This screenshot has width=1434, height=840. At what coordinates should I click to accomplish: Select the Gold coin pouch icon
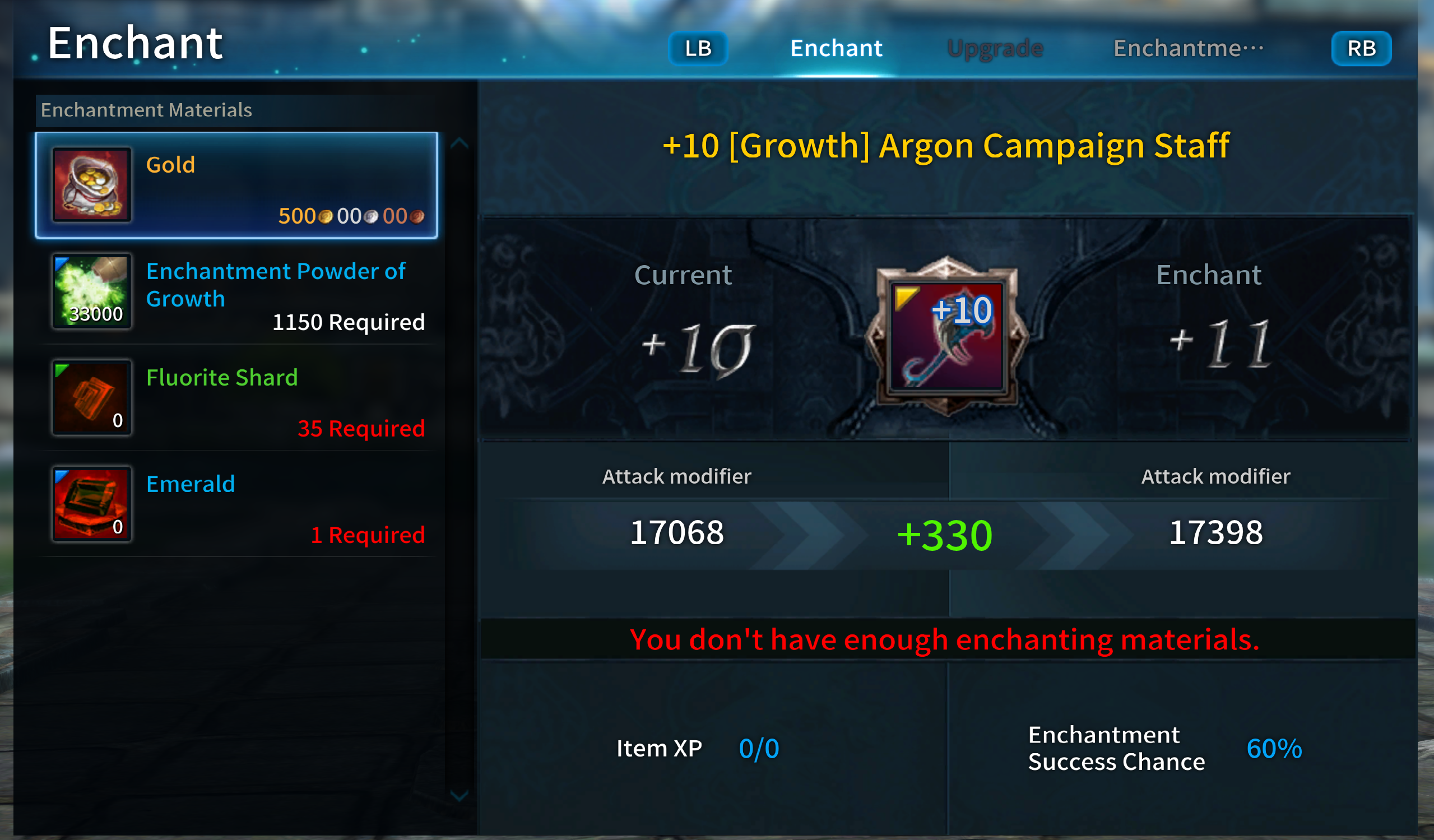(91, 185)
